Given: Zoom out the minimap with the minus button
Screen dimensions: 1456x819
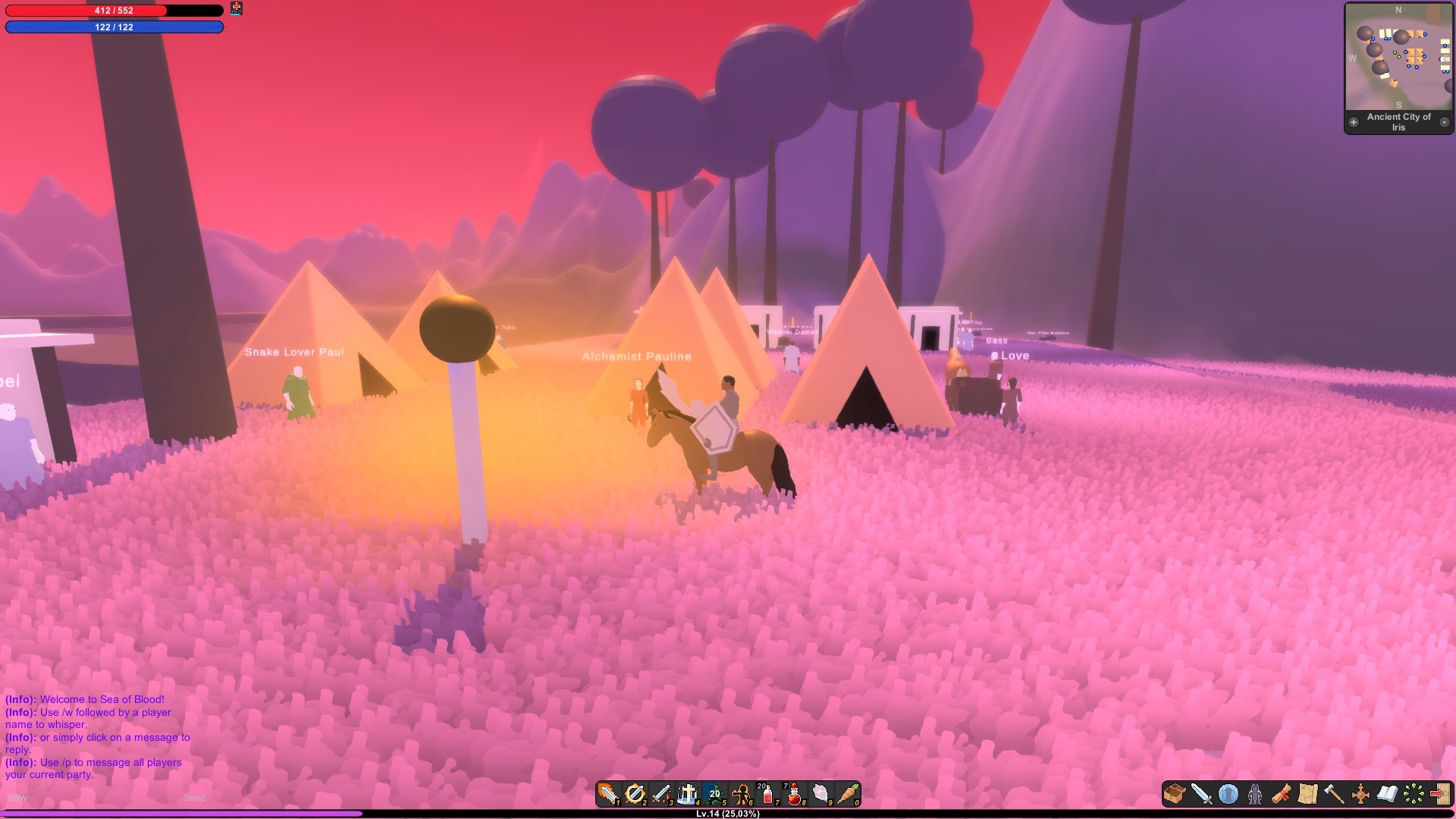Looking at the screenshot, I should (x=1446, y=121).
